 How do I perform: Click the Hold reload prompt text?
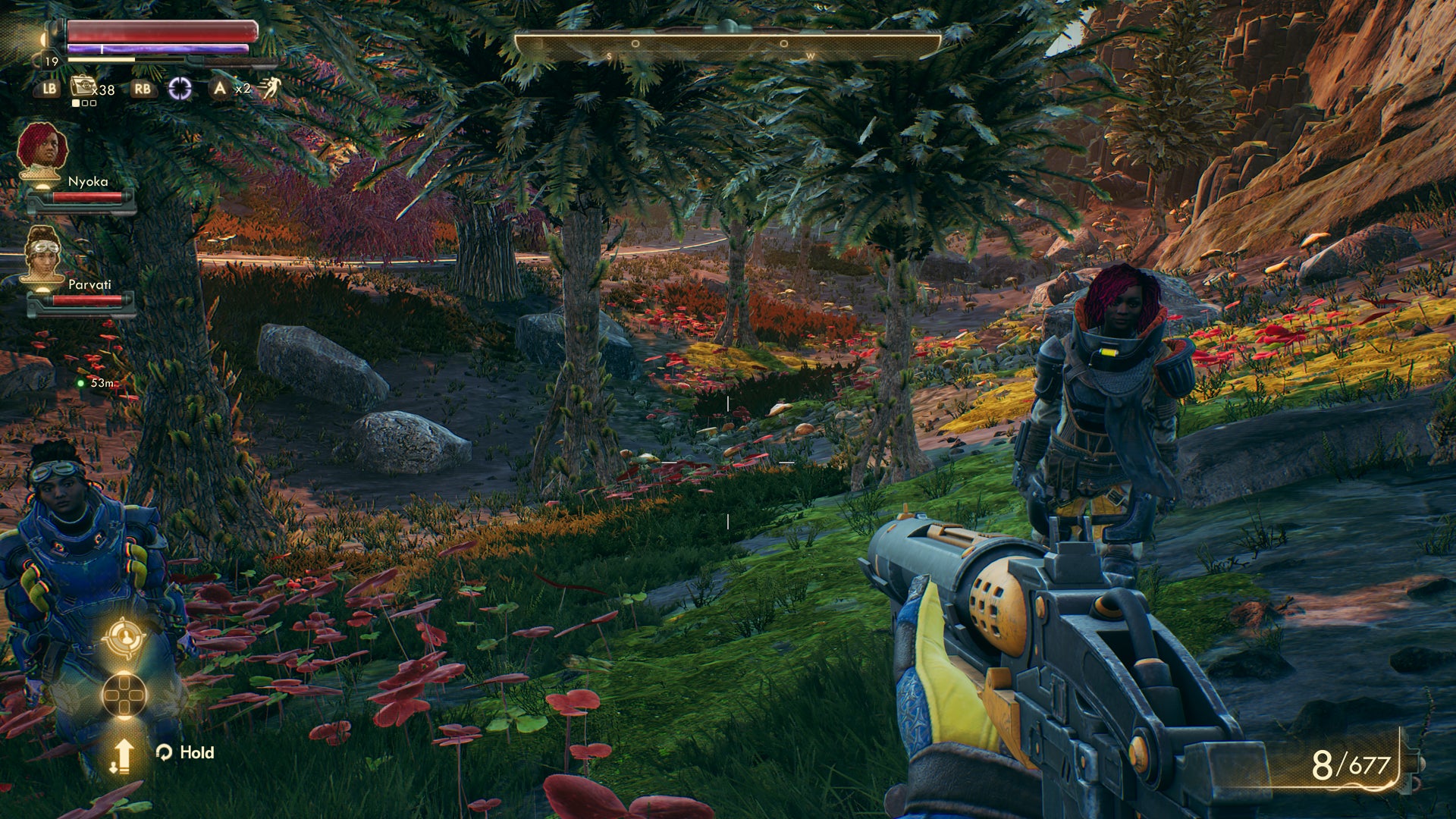[196, 753]
